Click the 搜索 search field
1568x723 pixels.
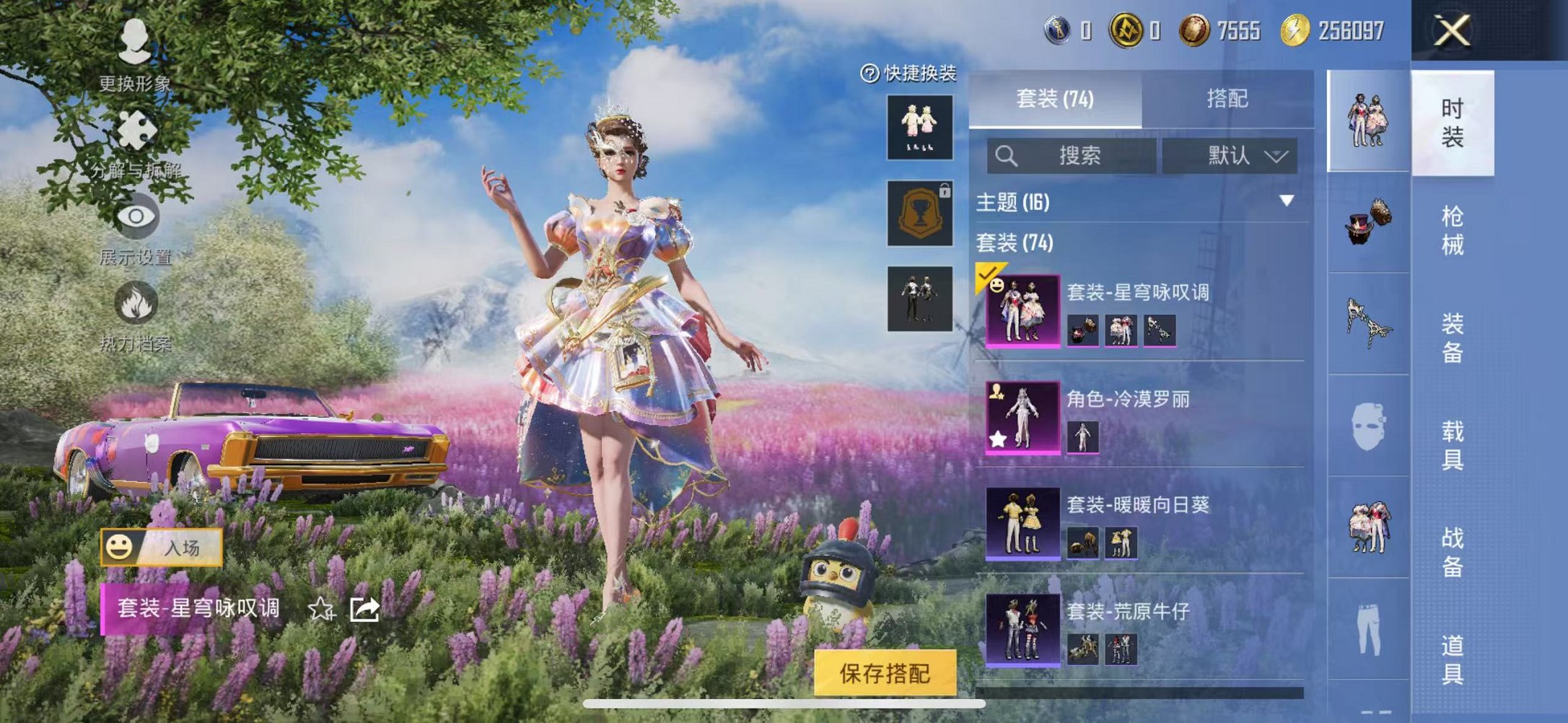click(1072, 156)
